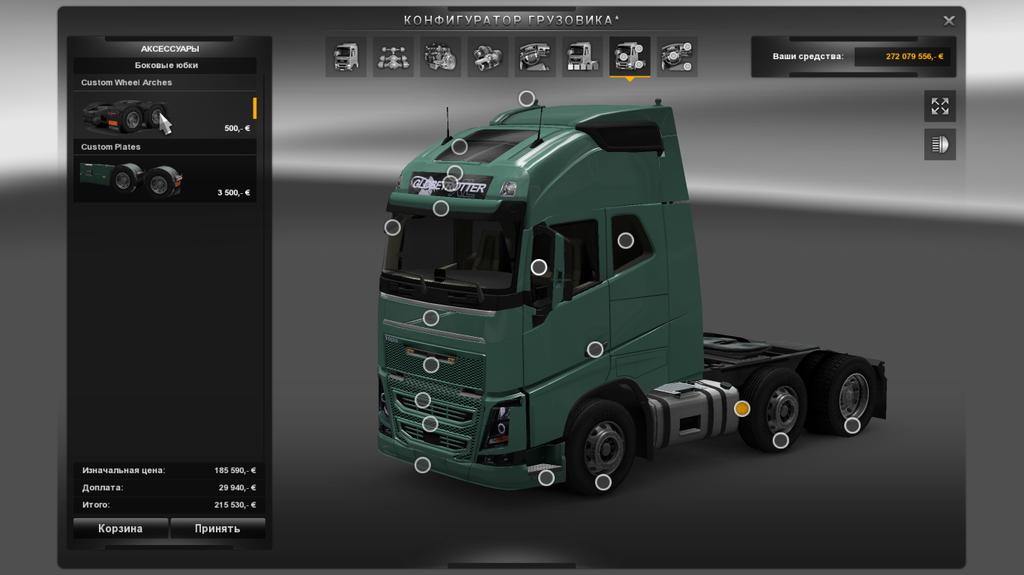1024x575 pixels.
Task: Open the interior accessories tab
Action: coord(677,57)
